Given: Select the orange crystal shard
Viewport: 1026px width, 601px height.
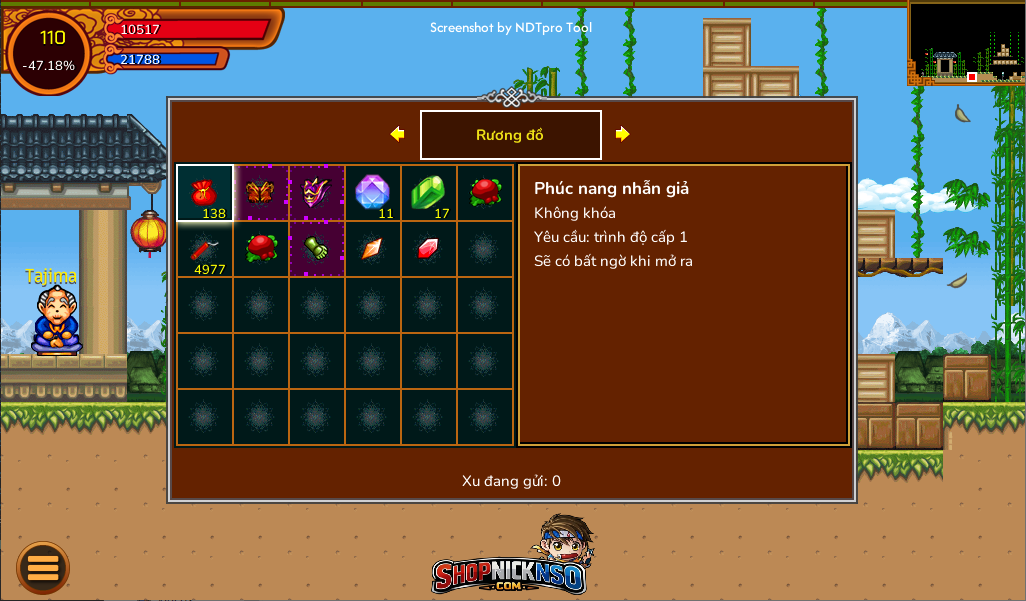Looking at the screenshot, I should coord(373,249).
